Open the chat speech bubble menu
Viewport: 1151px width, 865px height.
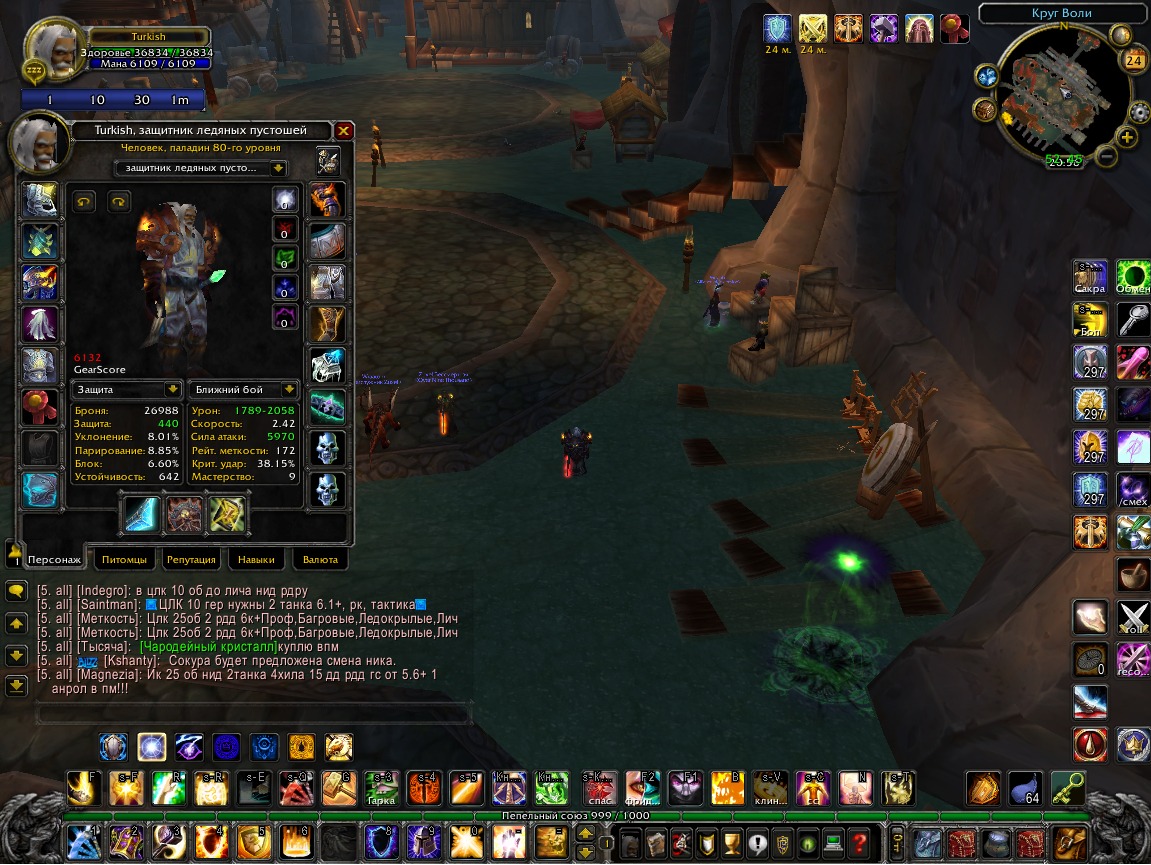point(16,591)
